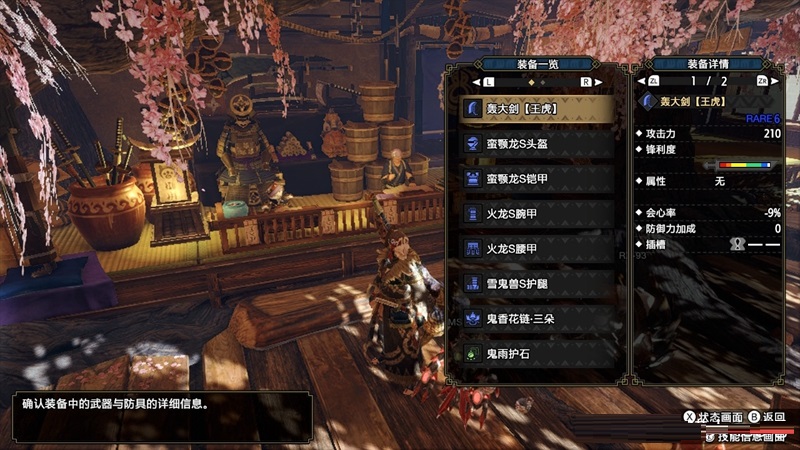Select the 火龙S腕甲 arm armor entry
This screenshot has width=800, height=450.
point(536,213)
